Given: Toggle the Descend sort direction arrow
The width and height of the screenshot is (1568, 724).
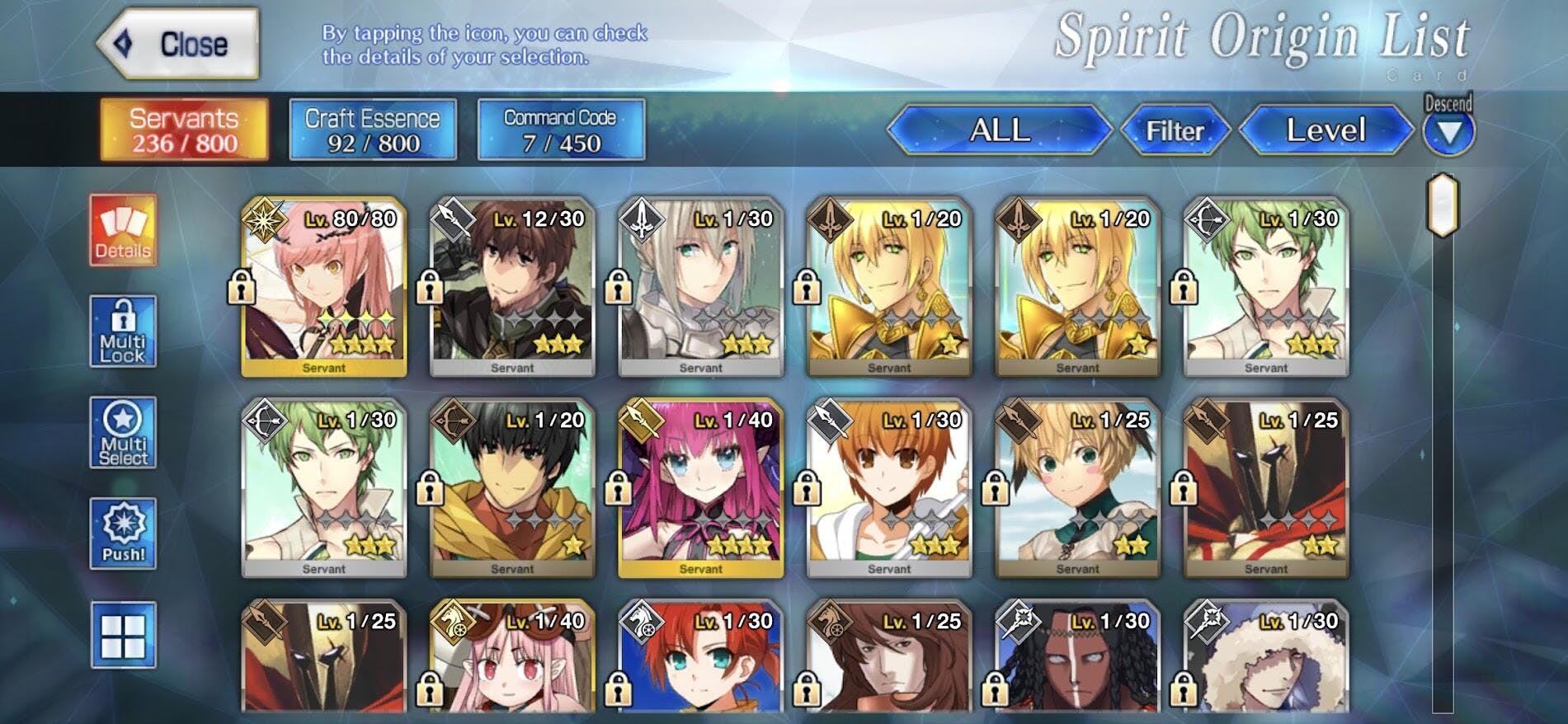Looking at the screenshot, I should pos(1448,131).
